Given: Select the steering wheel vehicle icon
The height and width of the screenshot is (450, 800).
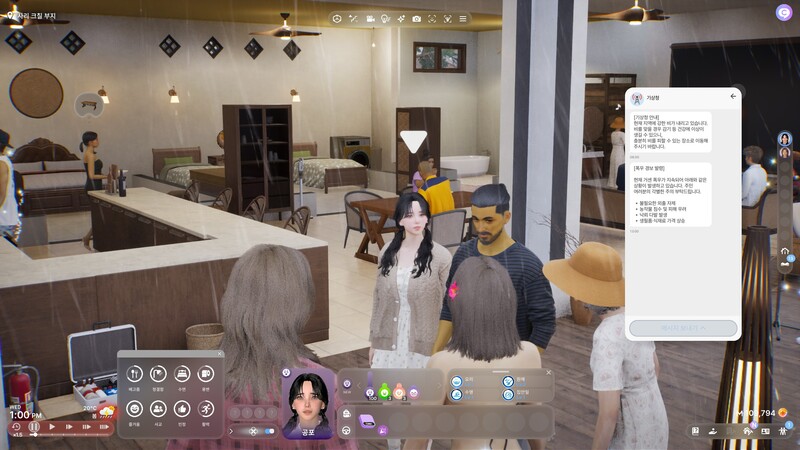Looking at the screenshot, I should (x=346, y=431).
